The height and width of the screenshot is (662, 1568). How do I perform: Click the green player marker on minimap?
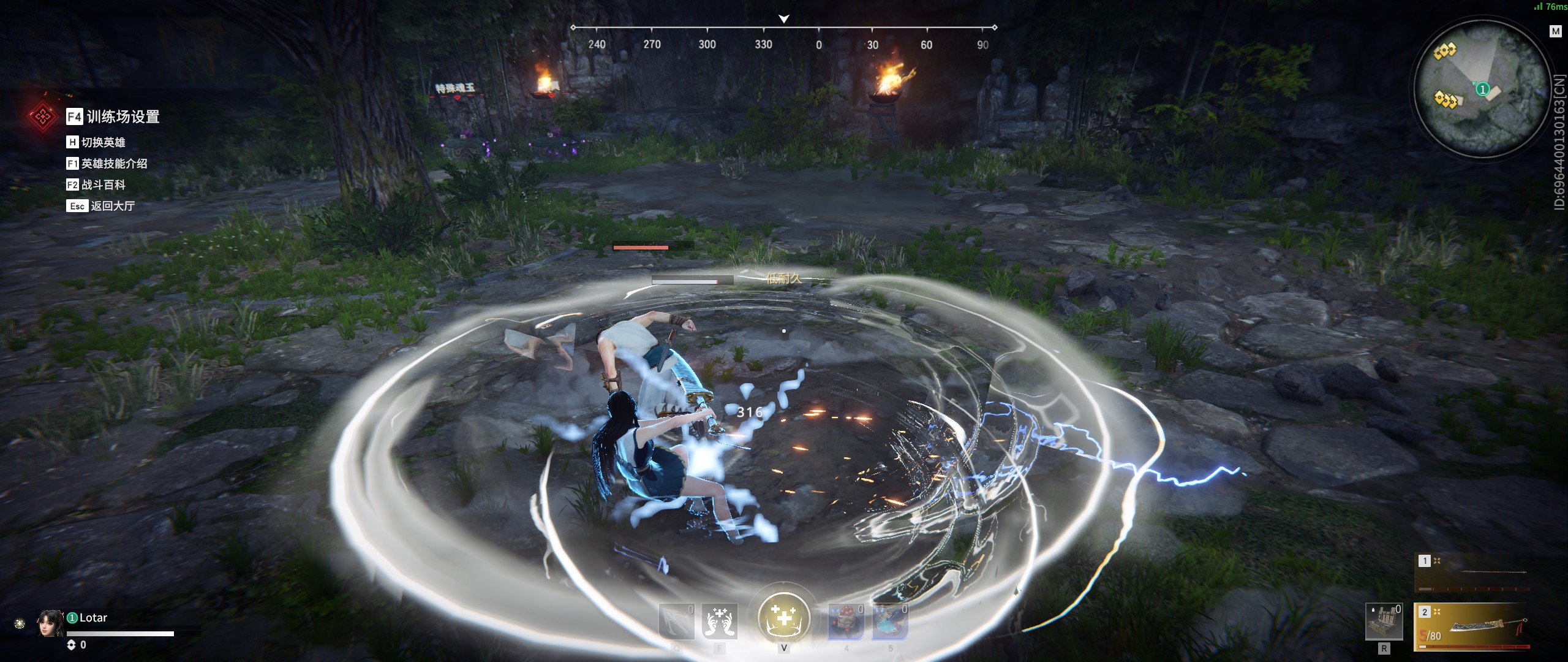(x=1482, y=89)
